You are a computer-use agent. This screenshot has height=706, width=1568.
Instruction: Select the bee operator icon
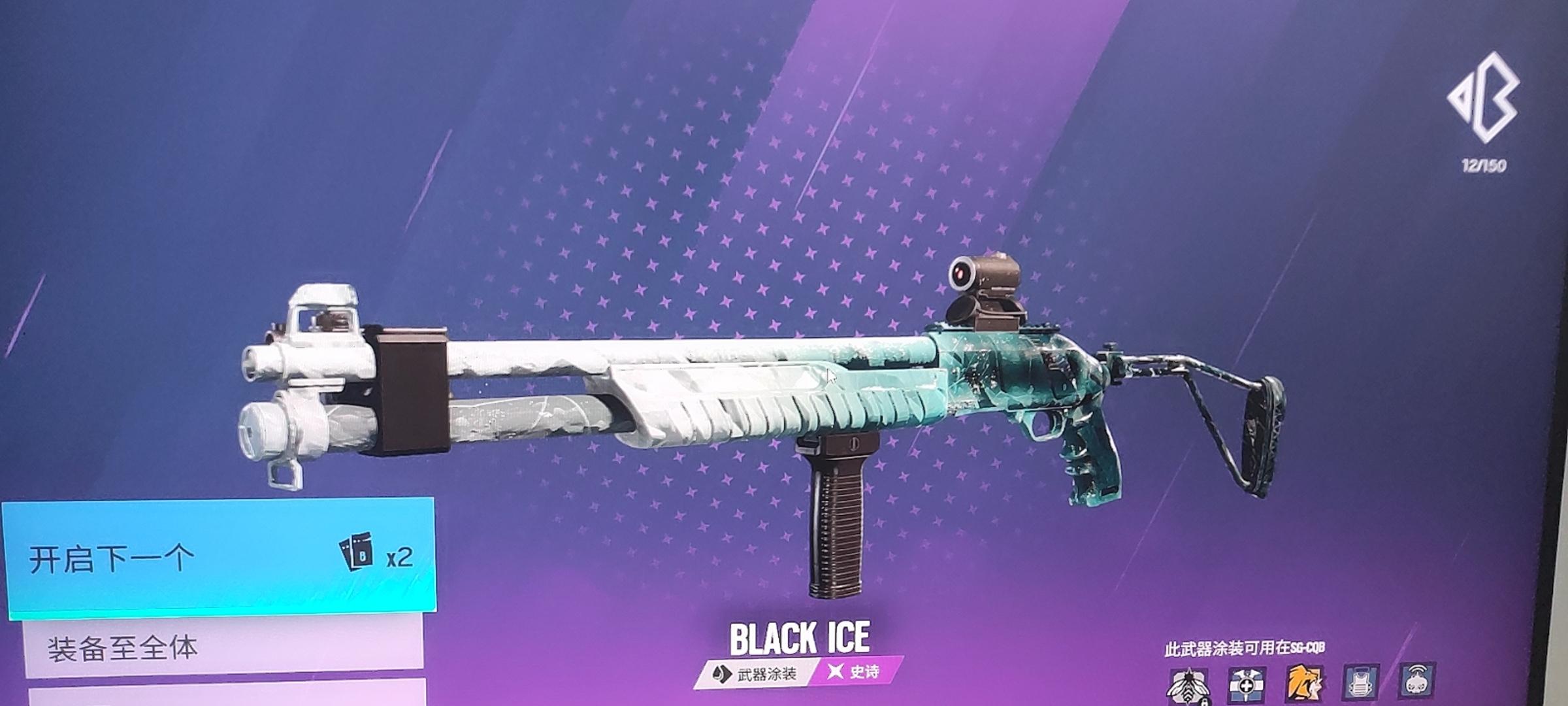pos(1188,685)
